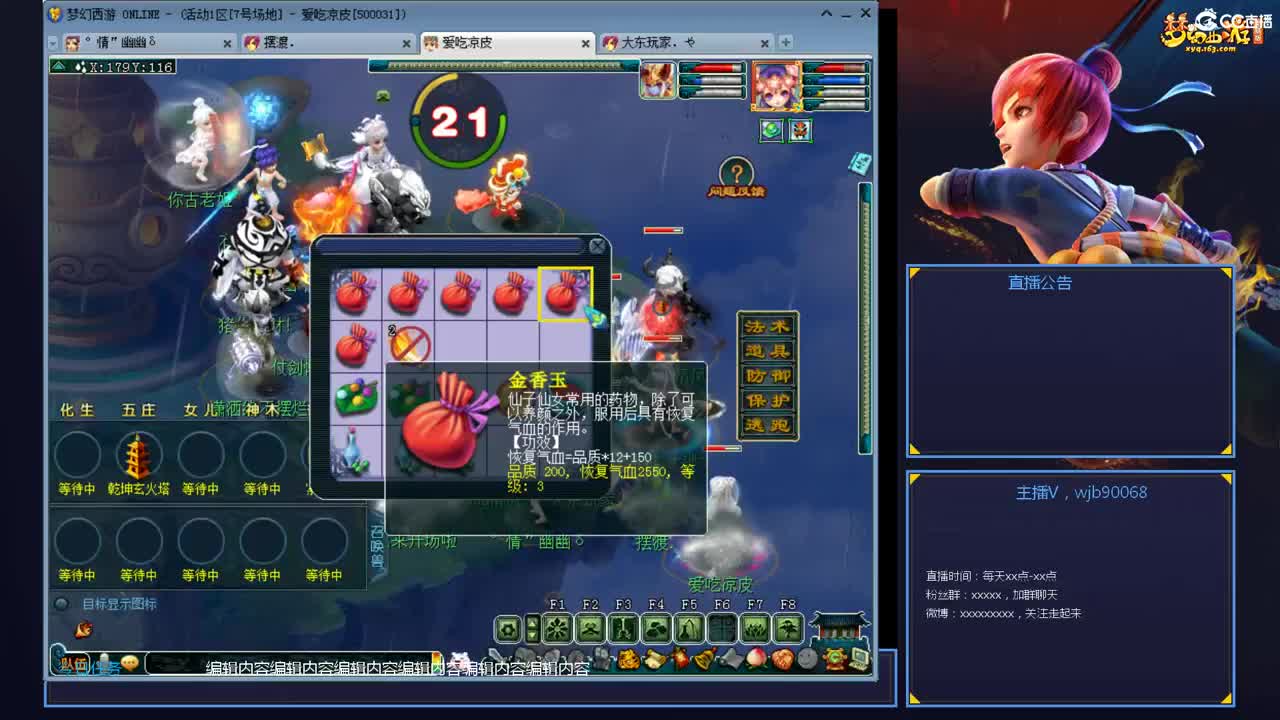This screenshot has width=1280, height=720.
Task: Click the golden bell icon in item tray
Action: [x=705, y=658]
